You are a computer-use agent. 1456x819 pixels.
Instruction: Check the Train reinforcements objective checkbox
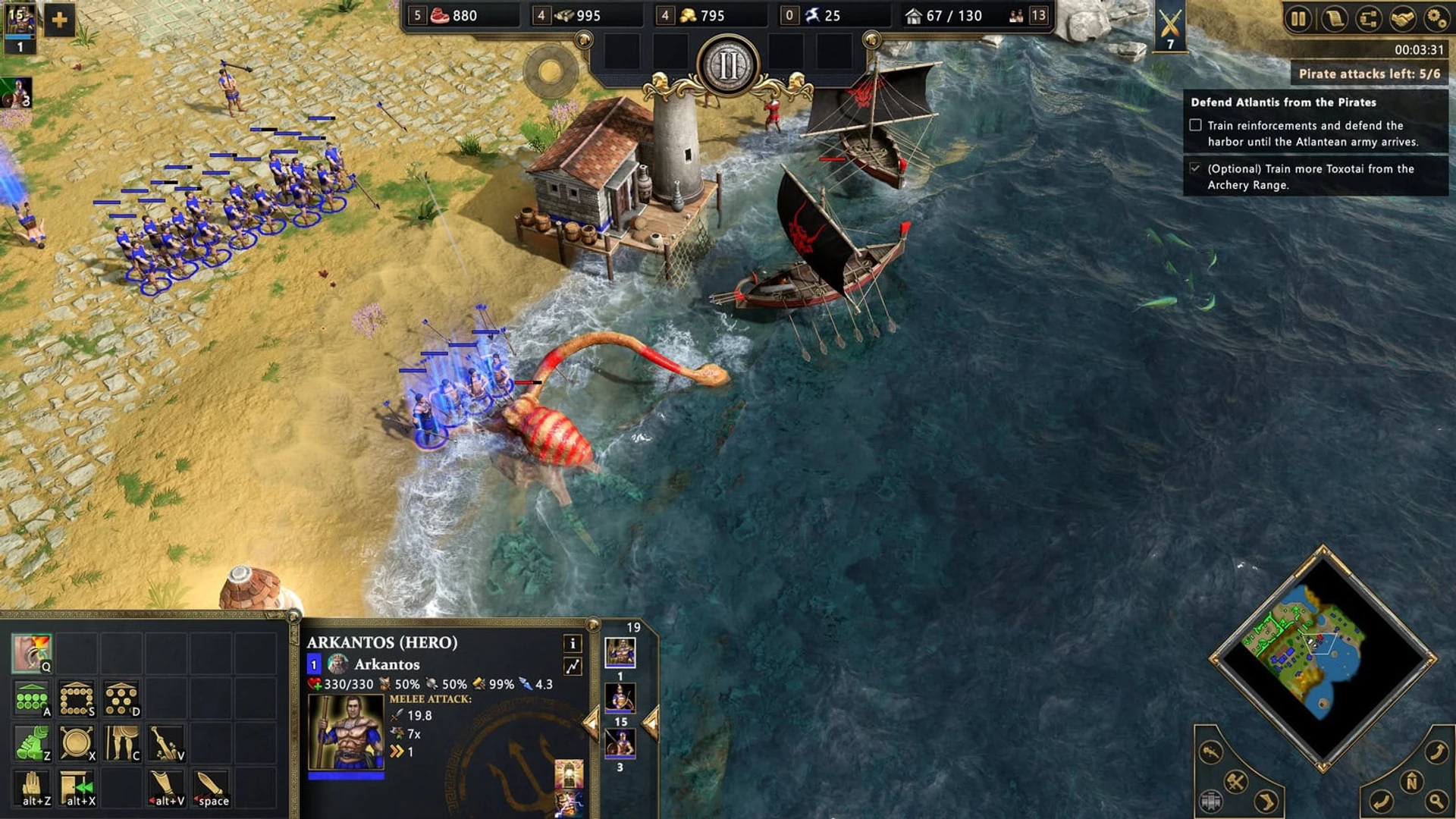pyautogui.click(x=1196, y=124)
